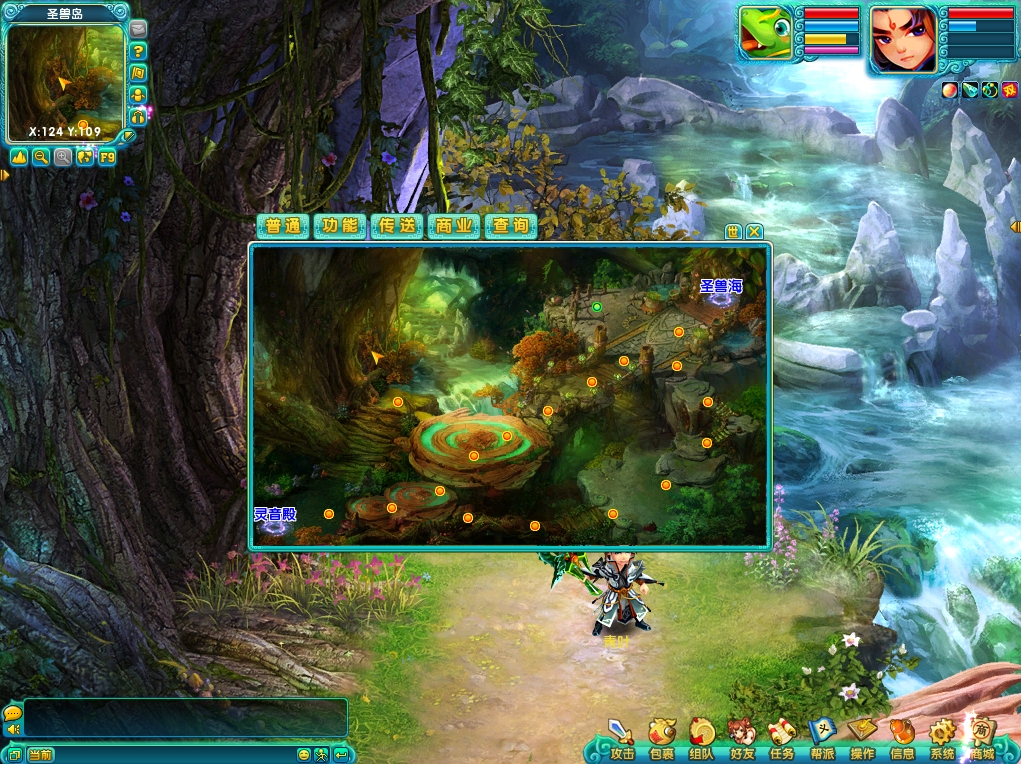Screen dimensions: 1021x764
Task: Choose the 查询 map tab
Action: click(511, 226)
